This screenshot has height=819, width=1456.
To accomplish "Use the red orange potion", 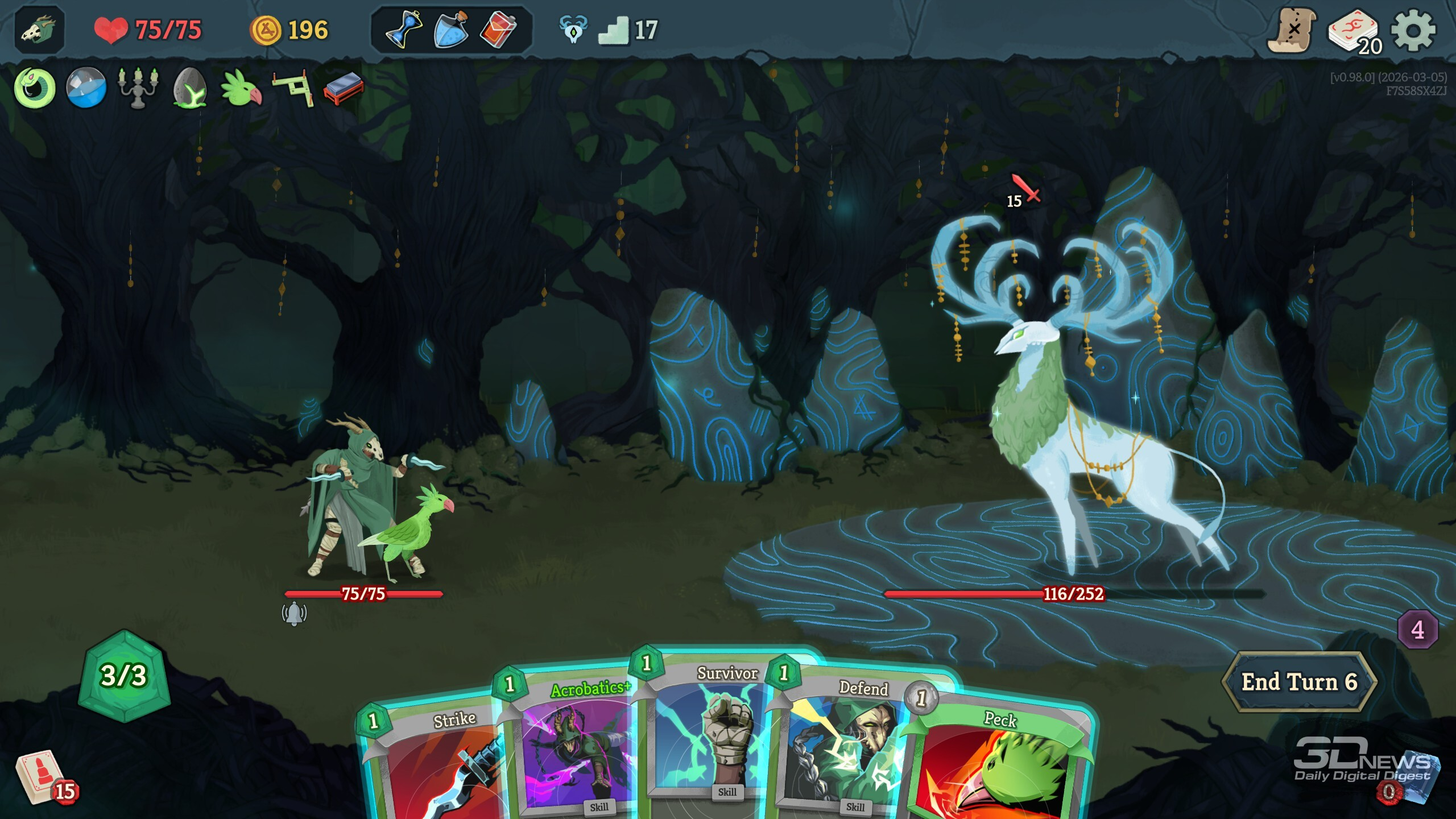I will pos(498,30).
